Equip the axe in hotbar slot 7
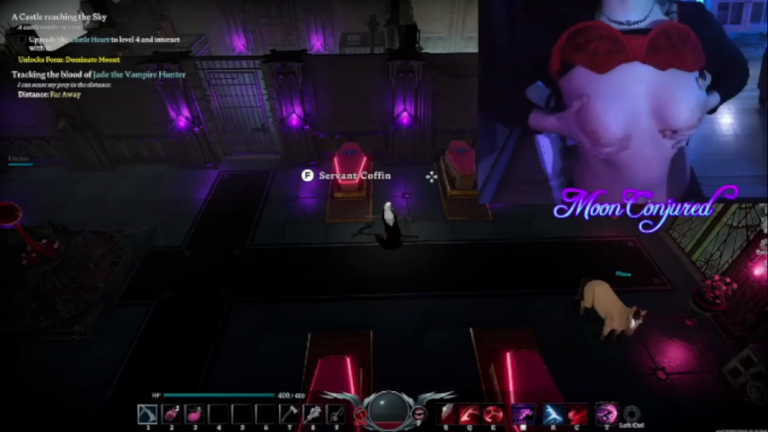 pos(288,413)
